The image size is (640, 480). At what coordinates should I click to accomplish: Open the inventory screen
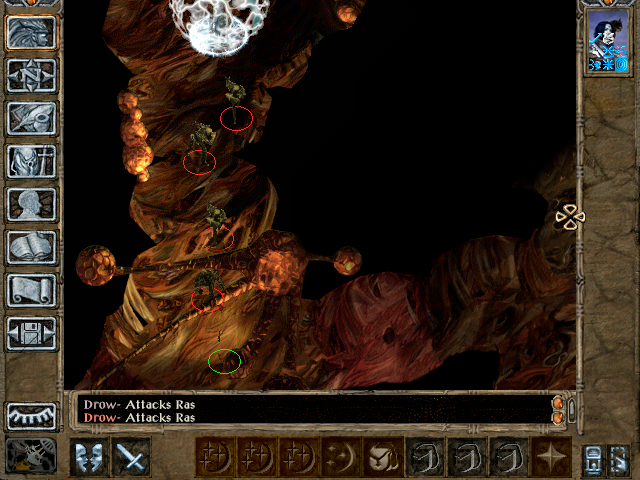click(31, 161)
